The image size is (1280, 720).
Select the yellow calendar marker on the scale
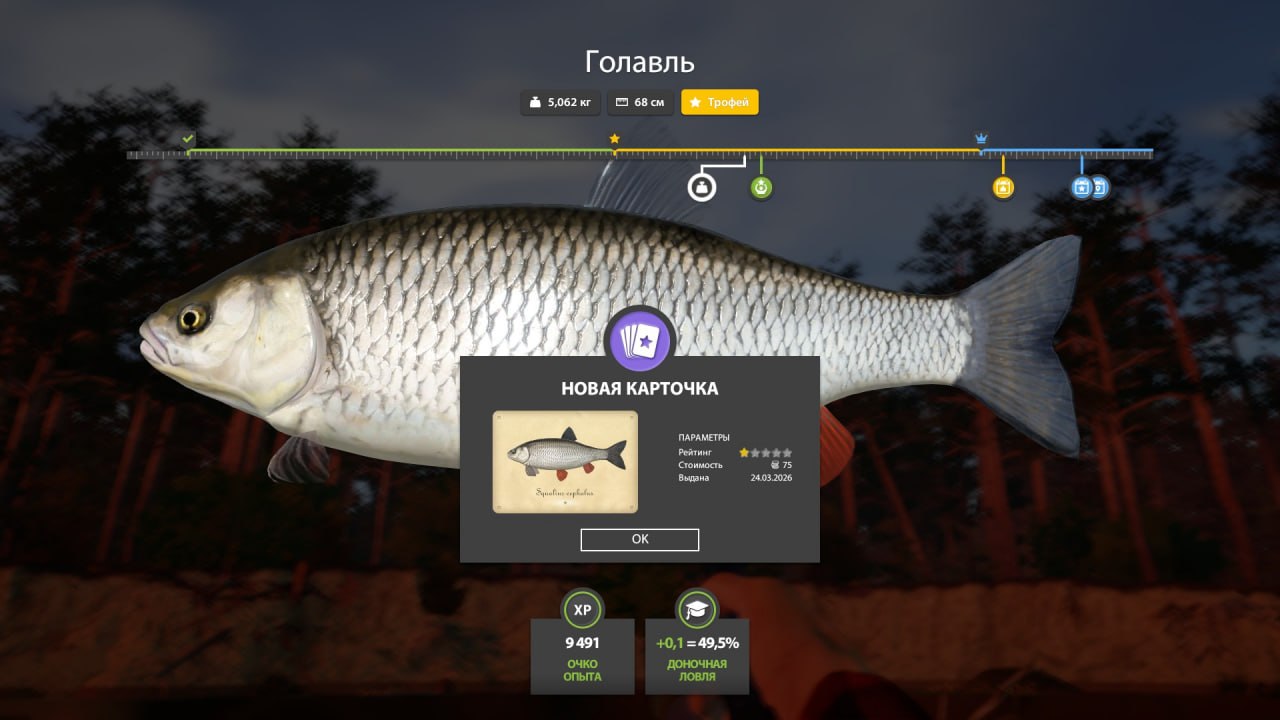[x=1003, y=187]
